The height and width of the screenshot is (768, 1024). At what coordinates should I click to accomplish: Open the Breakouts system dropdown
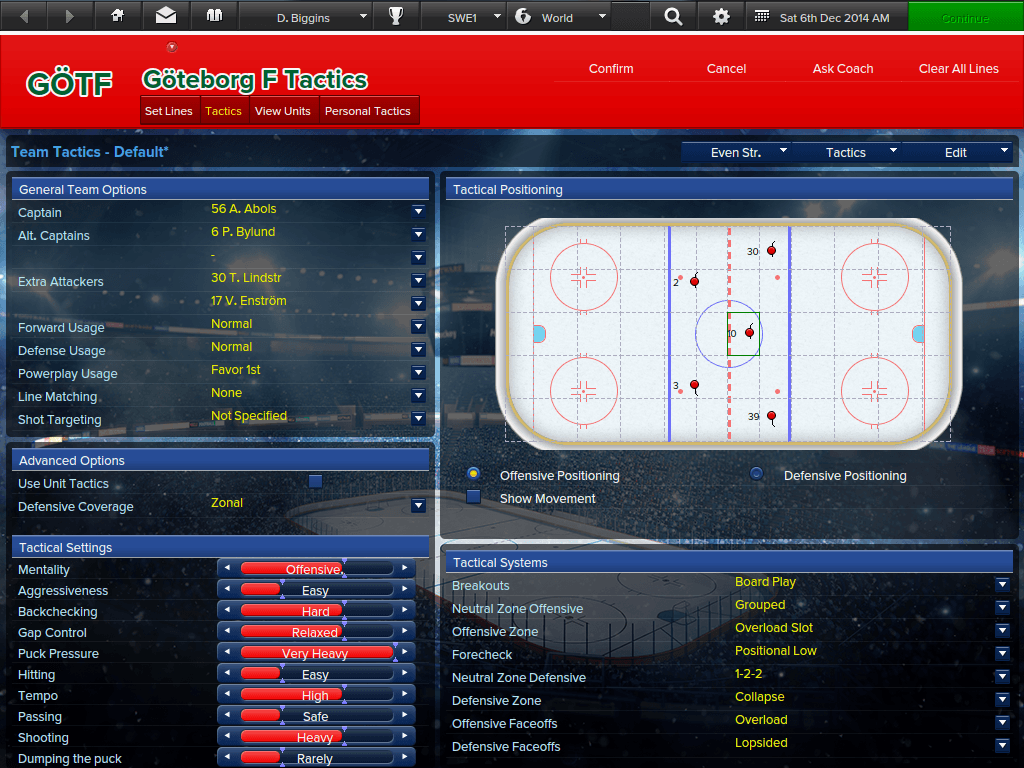click(x=1002, y=584)
